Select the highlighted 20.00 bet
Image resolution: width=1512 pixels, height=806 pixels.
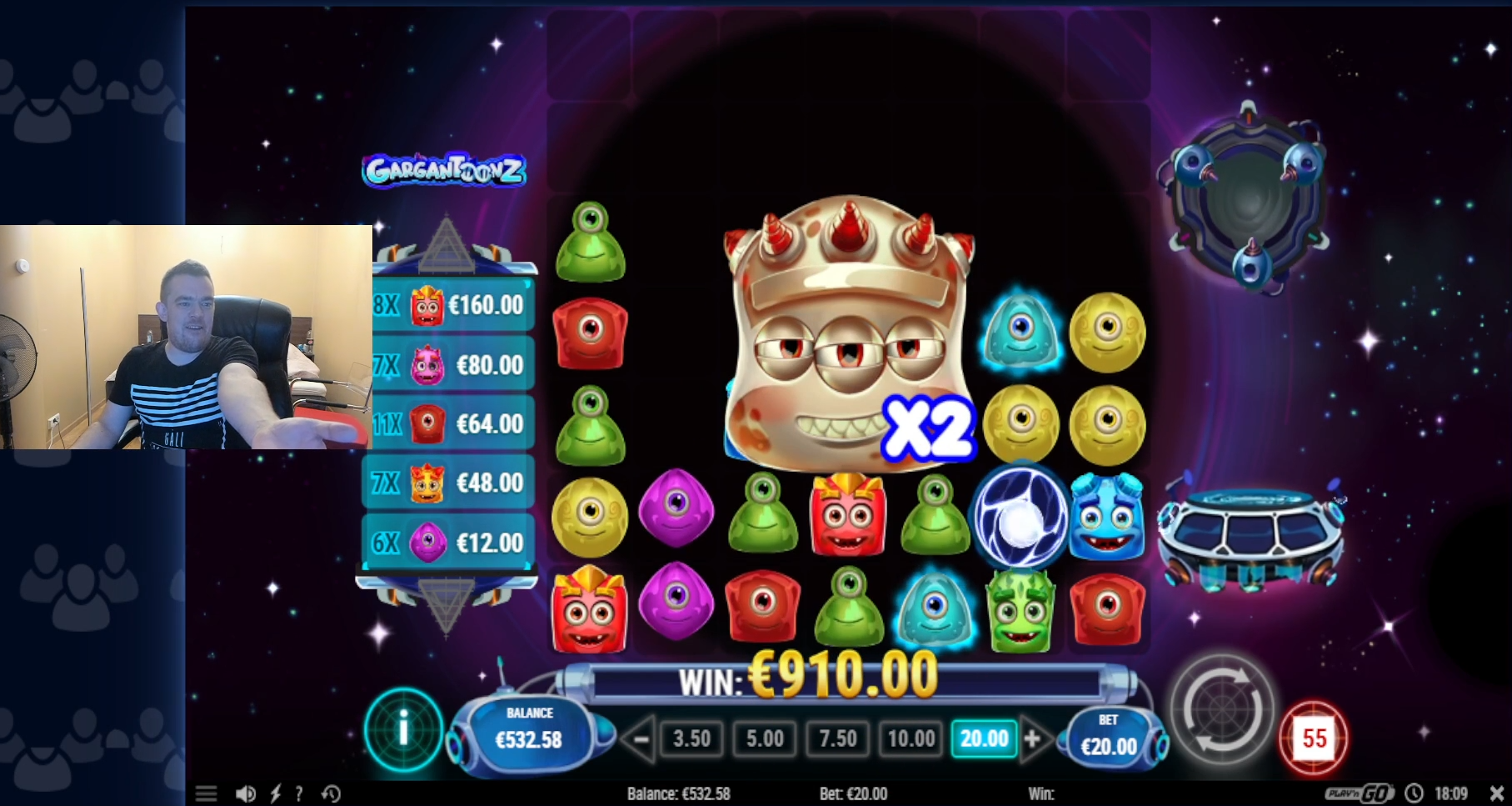[984, 739]
